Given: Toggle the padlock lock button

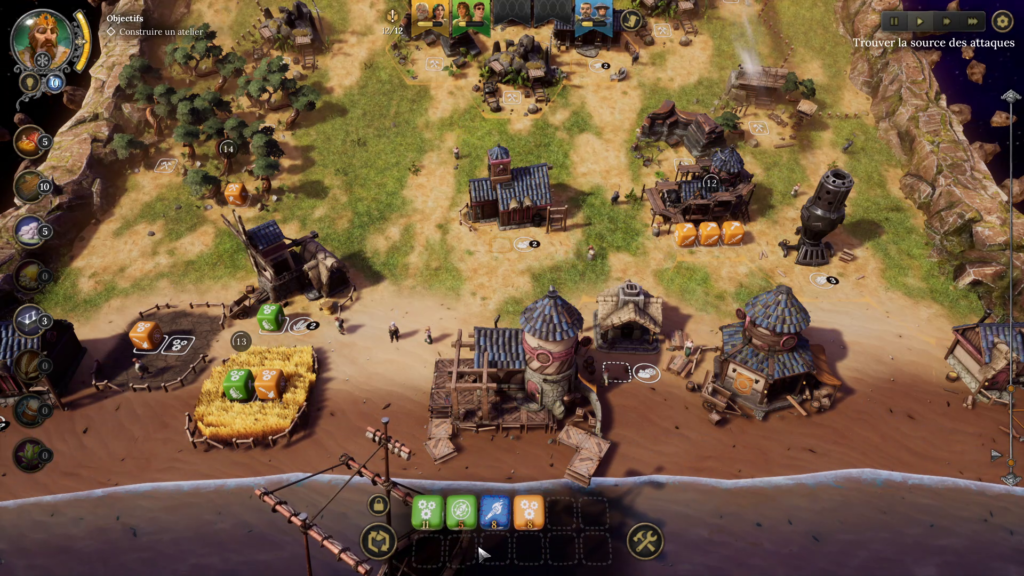Looking at the screenshot, I should (378, 505).
